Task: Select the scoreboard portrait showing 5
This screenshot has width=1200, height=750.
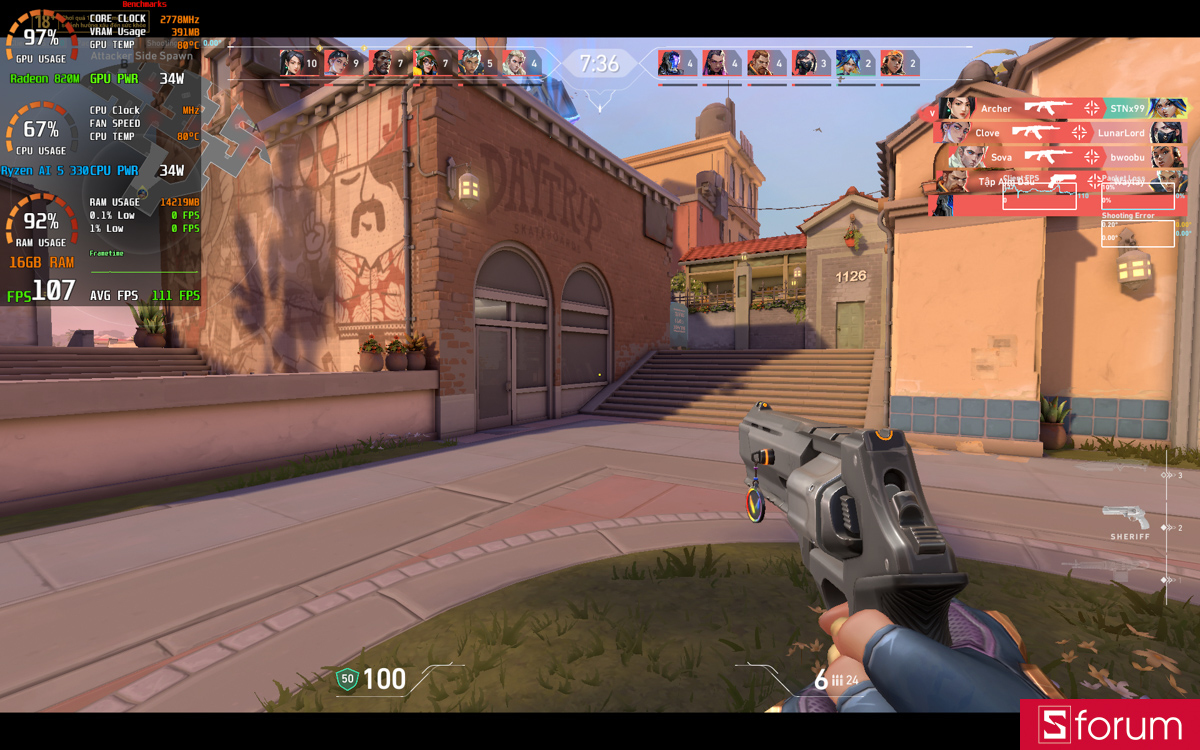Action: pyautogui.click(x=469, y=63)
